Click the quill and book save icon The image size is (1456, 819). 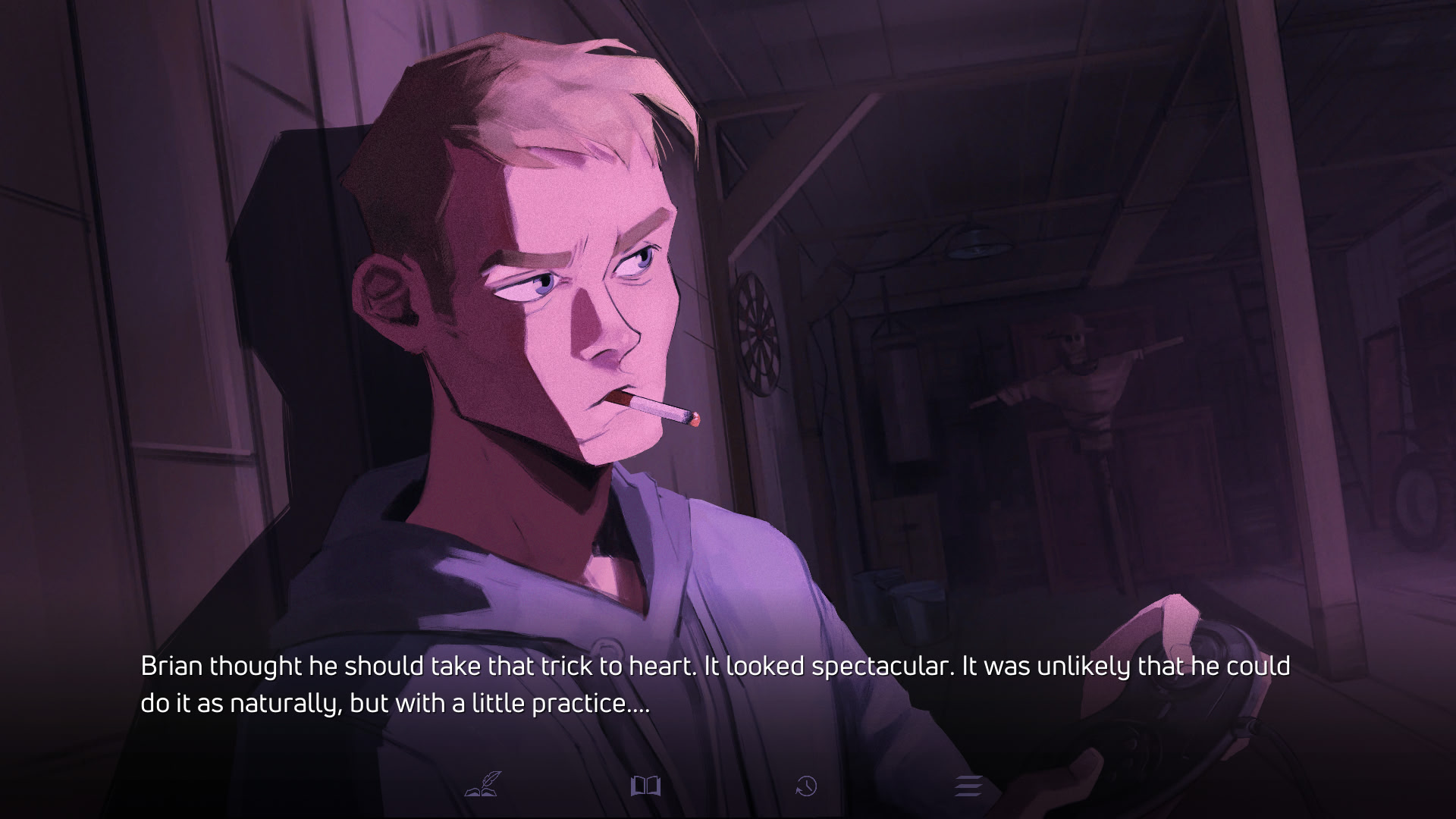pos(482,785)
